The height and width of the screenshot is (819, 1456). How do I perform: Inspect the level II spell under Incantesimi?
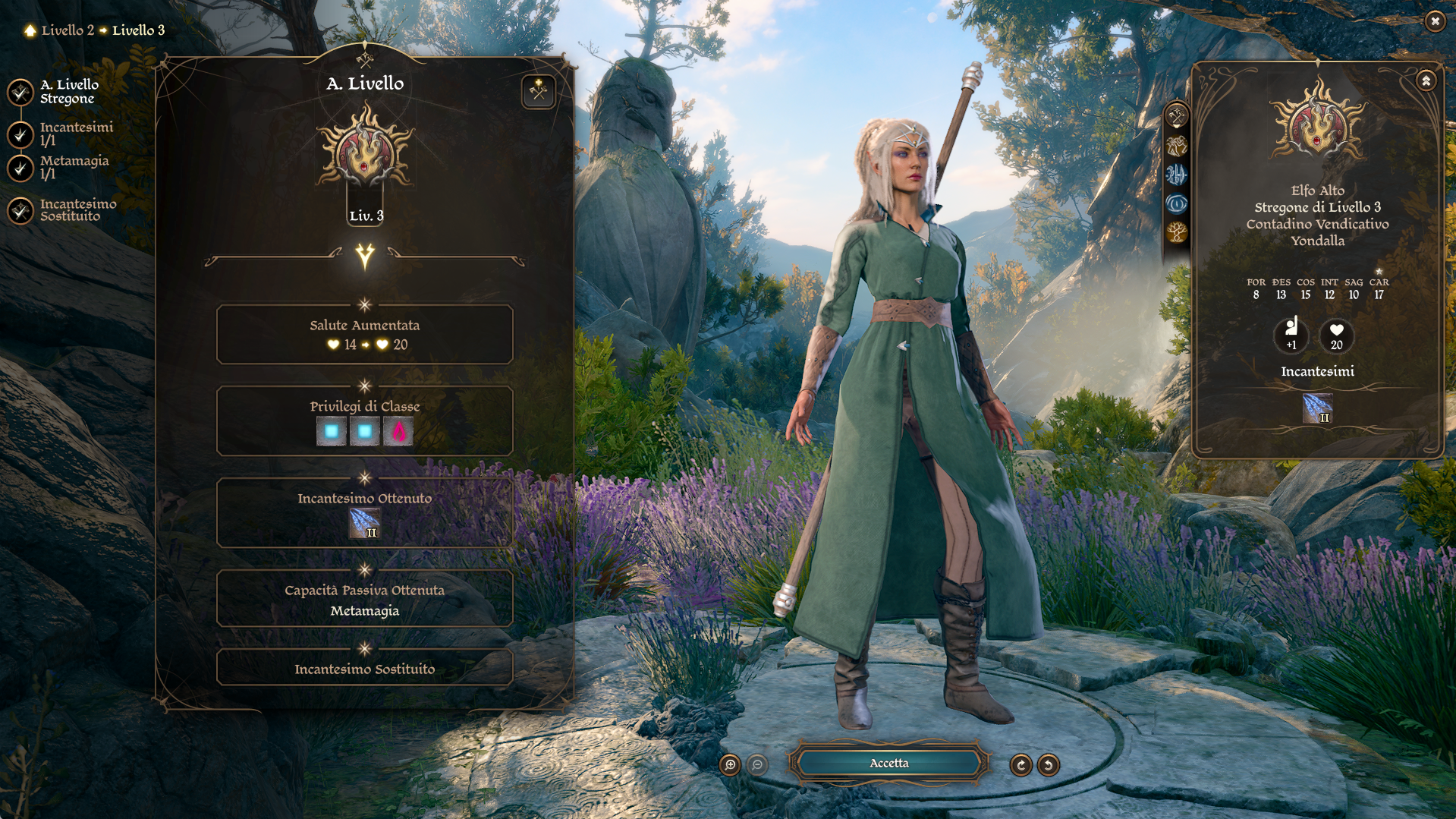(x=1317, y=408)
